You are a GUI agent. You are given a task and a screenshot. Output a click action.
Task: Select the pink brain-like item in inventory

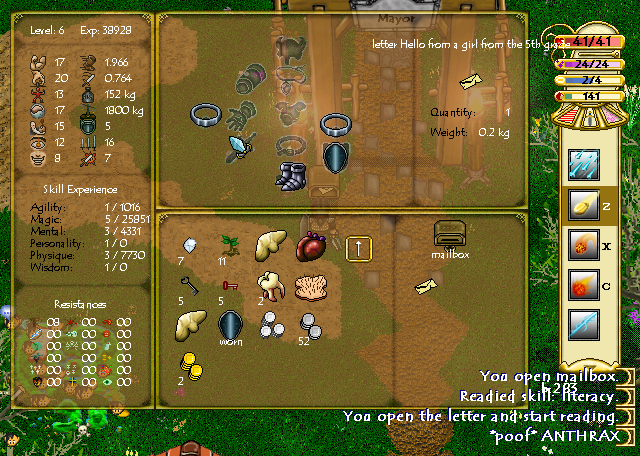click(x=312, y=286)
